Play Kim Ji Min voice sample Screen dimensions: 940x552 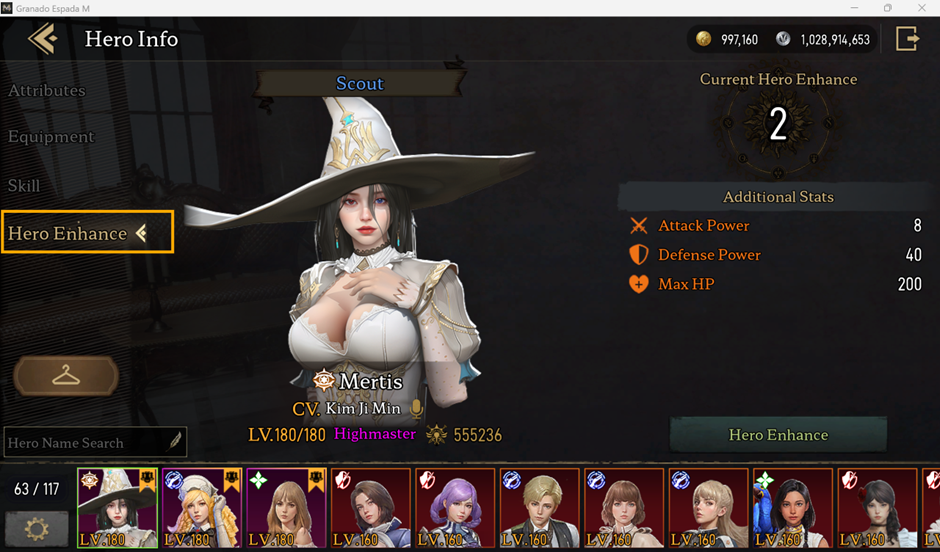click(x=416, y=409)
